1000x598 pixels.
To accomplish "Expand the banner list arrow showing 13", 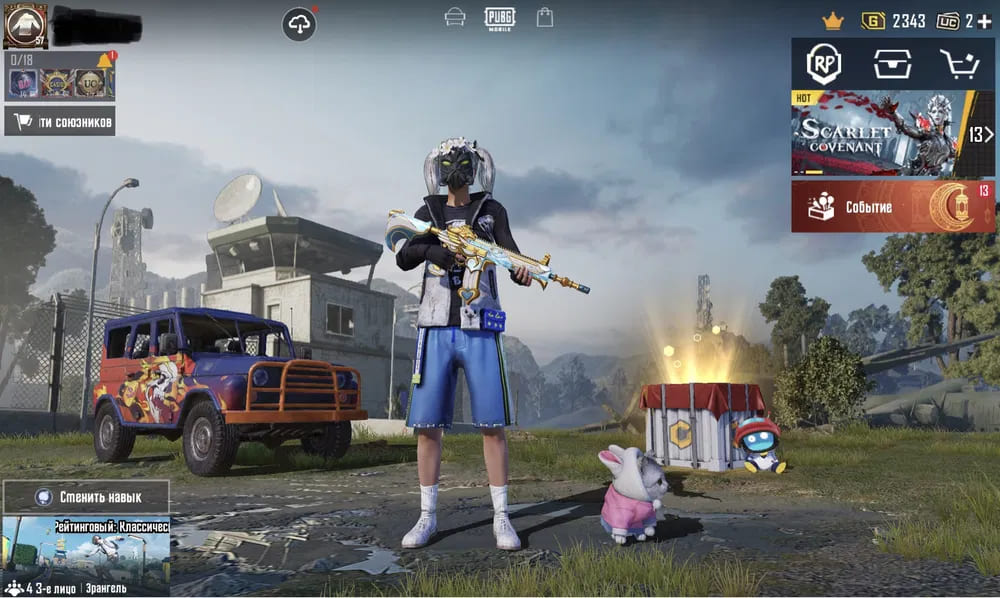I will [x=981, y=134].
